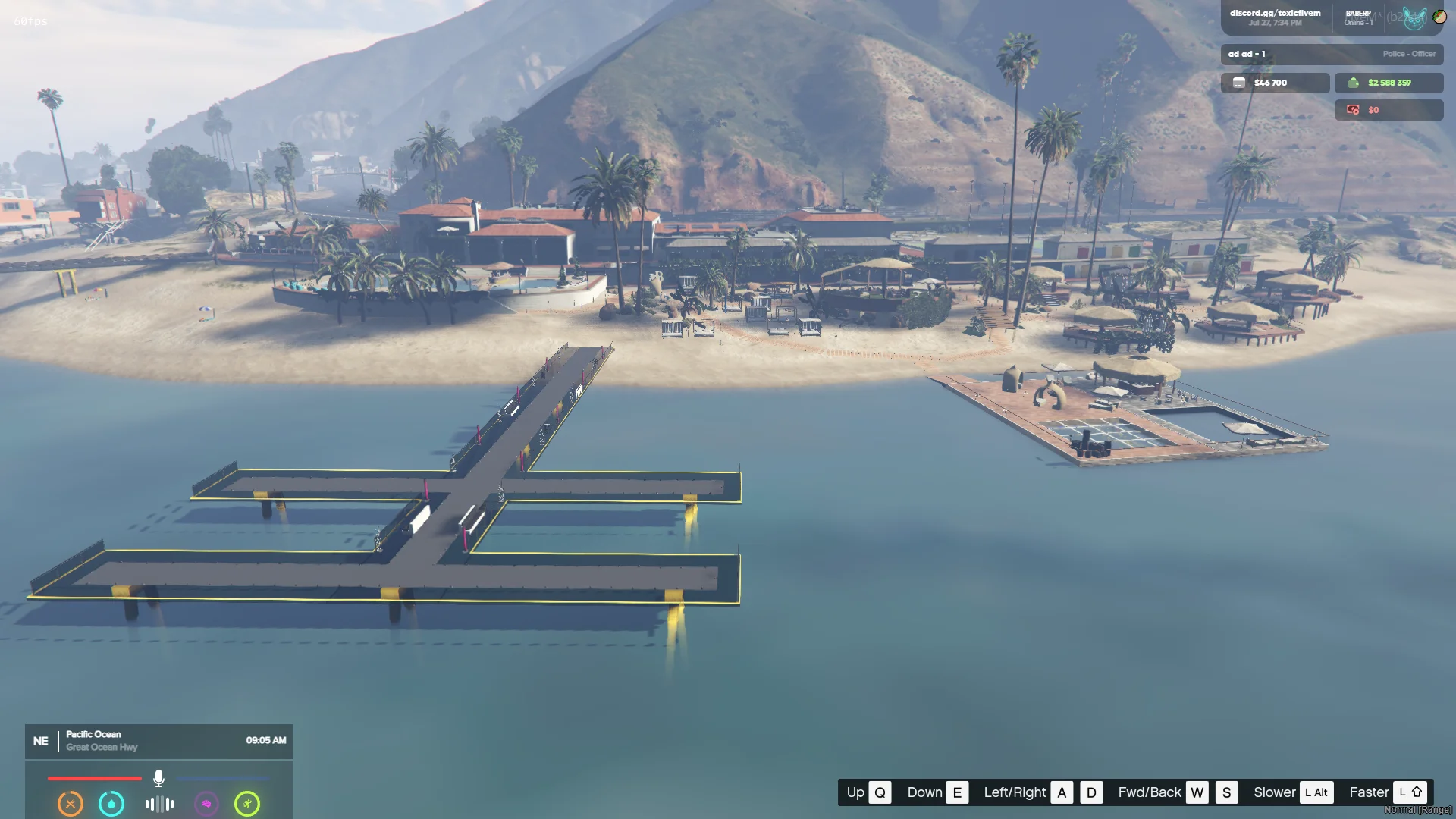Click the green wallet cash icon
This screenshot has height=819, width=1456.
(x=1354, y=83)
